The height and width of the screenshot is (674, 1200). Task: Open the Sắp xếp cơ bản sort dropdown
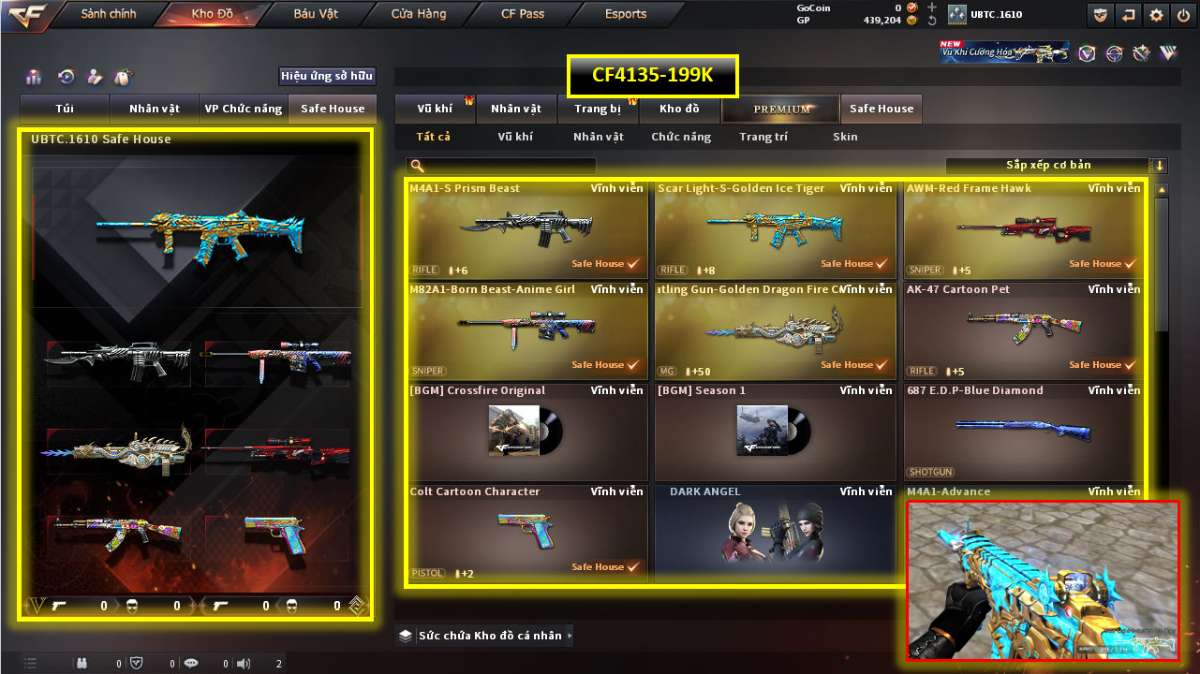tap(1056, 166)
